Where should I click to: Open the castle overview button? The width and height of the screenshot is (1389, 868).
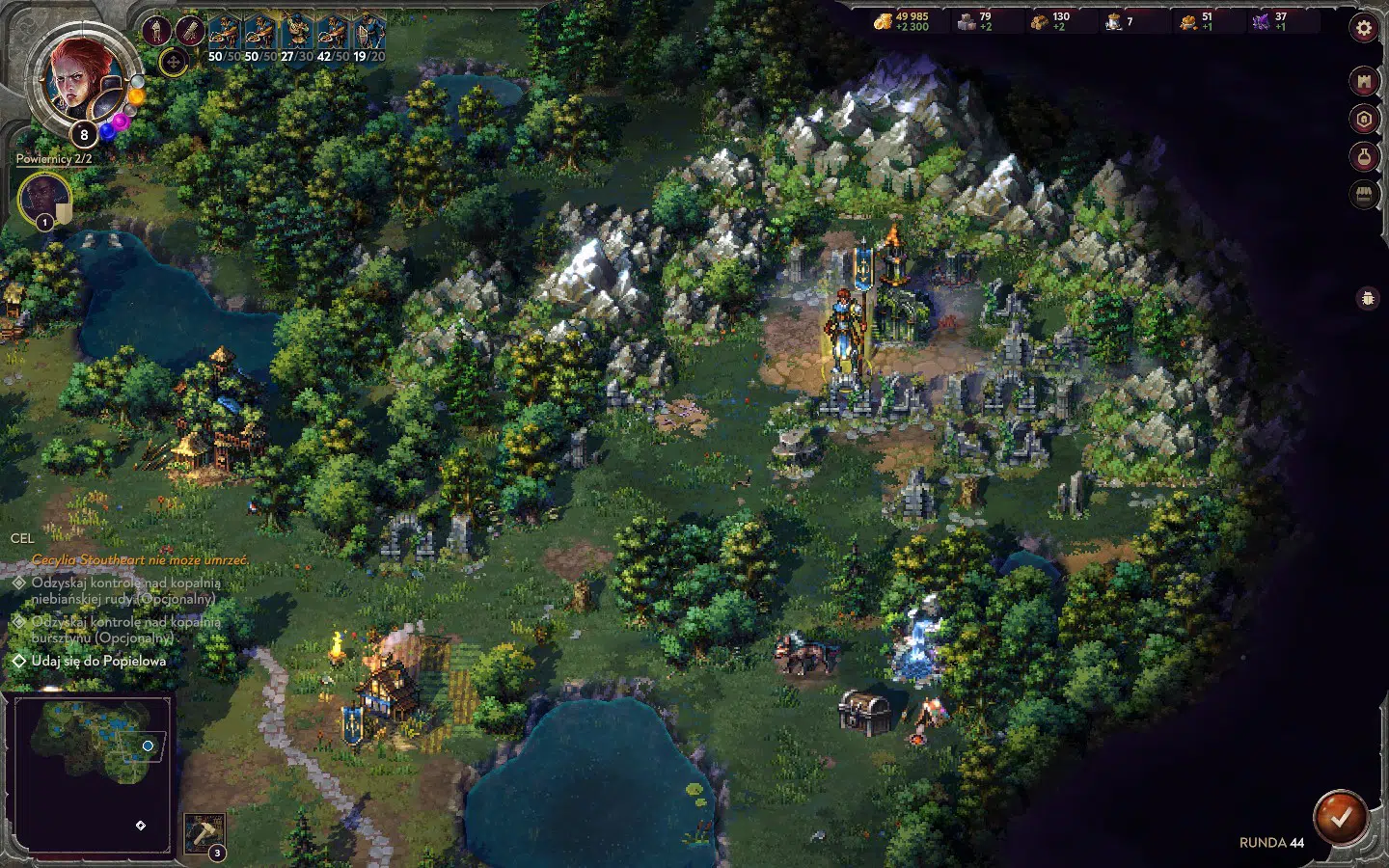(x=1363, y=82)
